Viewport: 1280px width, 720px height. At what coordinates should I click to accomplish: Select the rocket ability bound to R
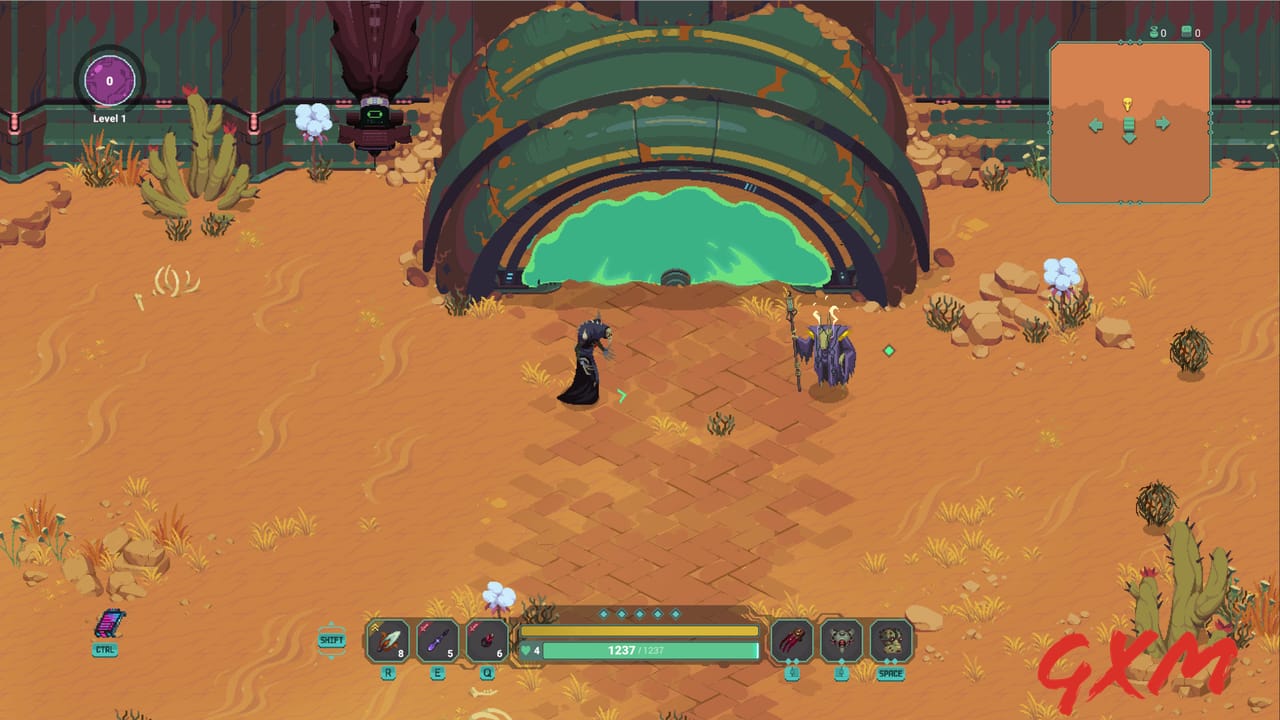(x=387, y=640)
